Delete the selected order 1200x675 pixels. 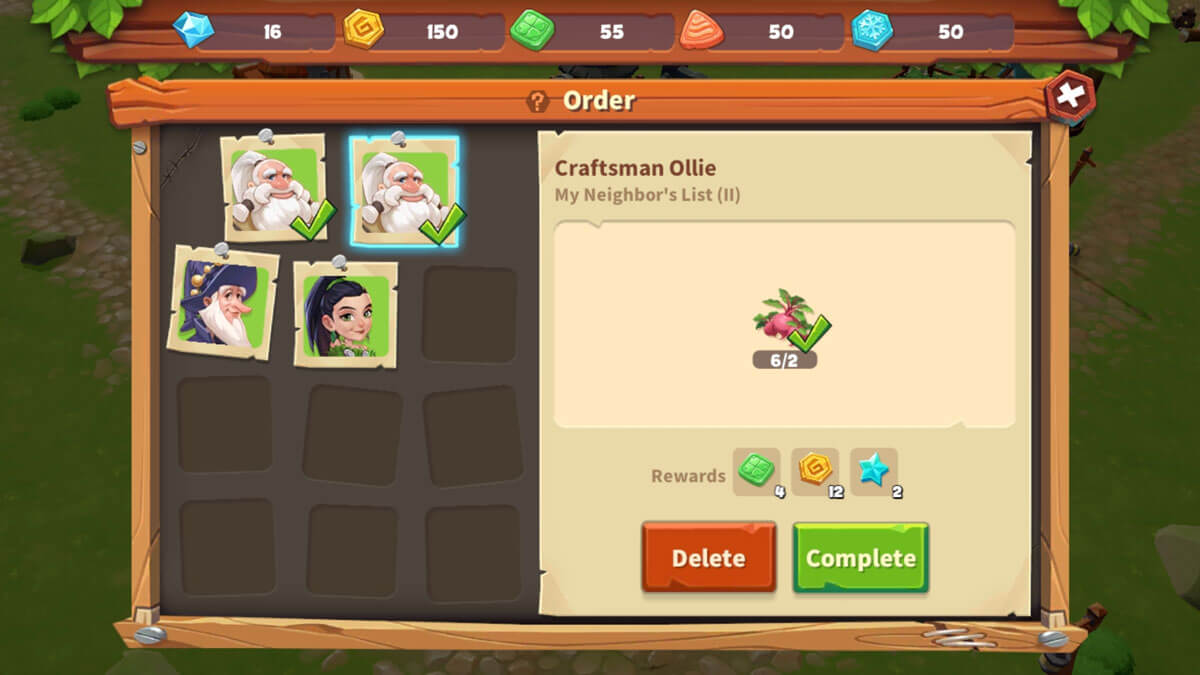pos(708,558)
